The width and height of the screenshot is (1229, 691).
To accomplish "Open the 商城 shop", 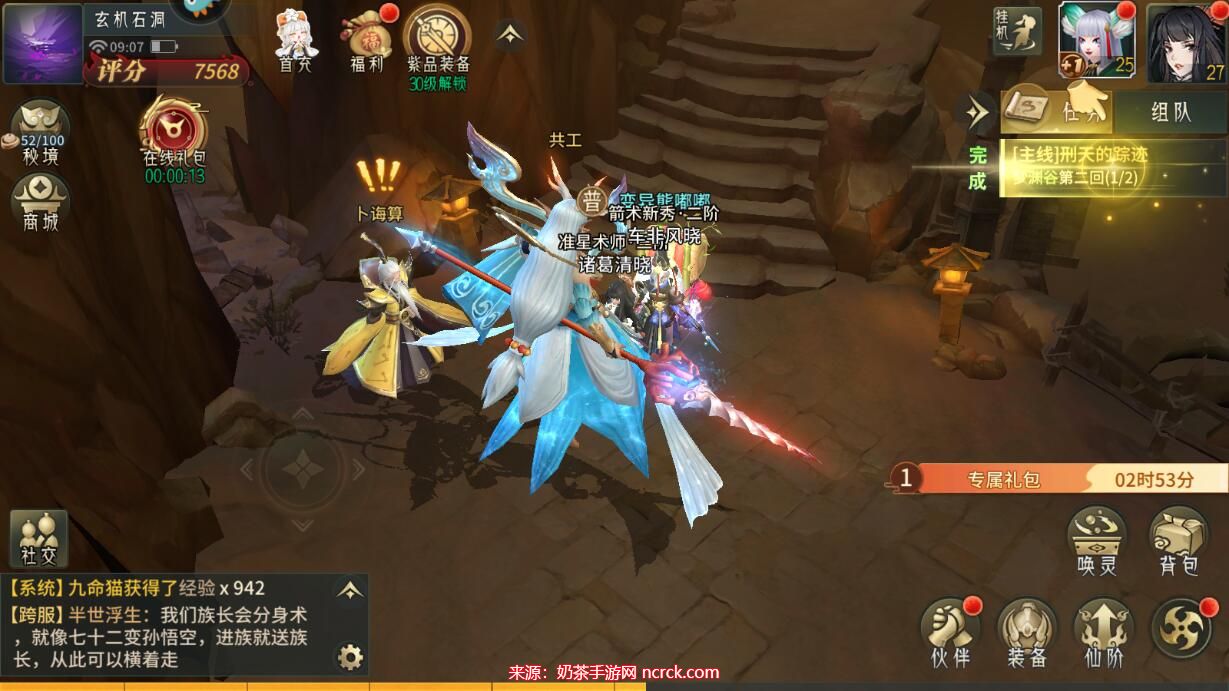I will (x=40, y=202).
